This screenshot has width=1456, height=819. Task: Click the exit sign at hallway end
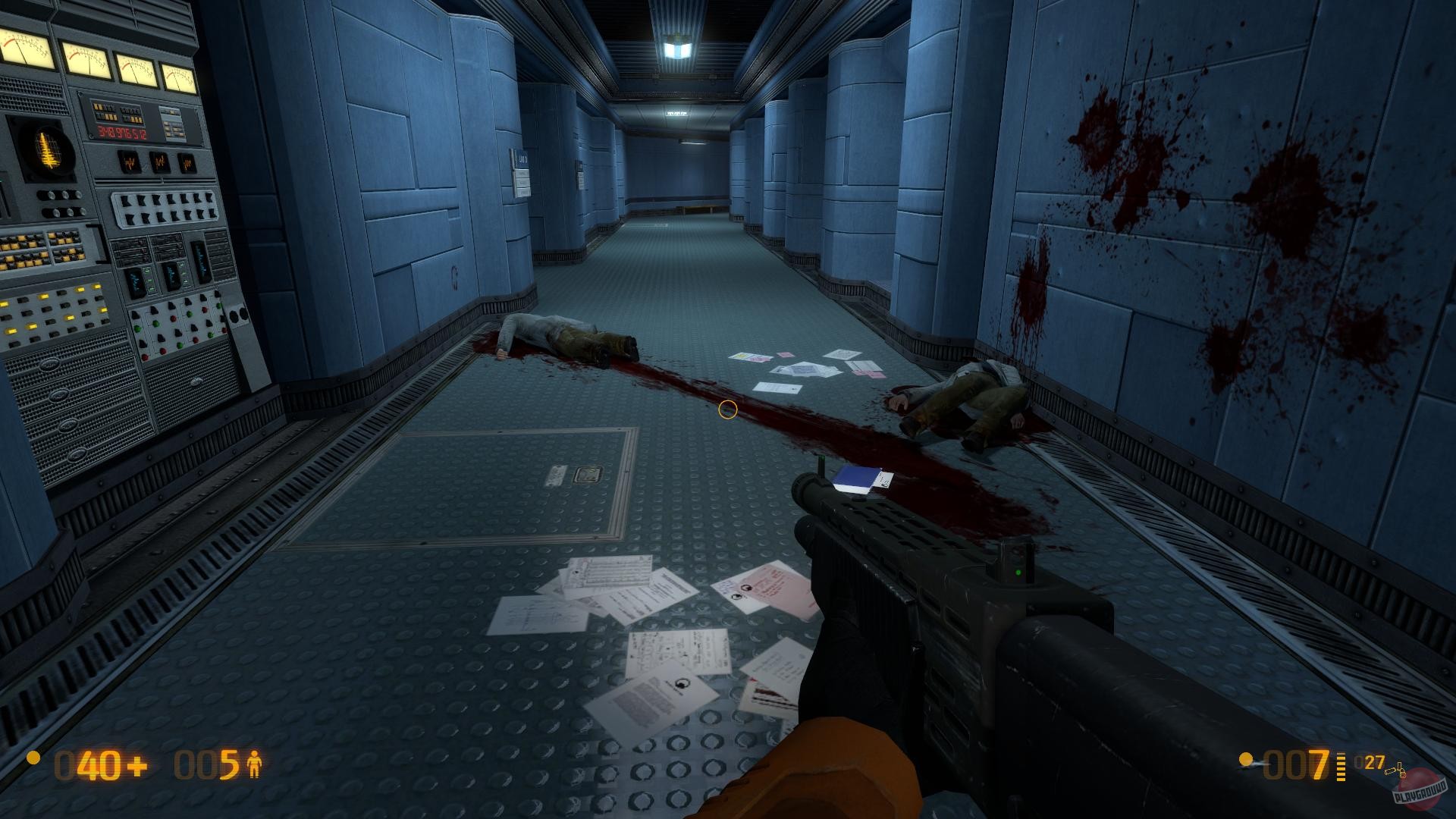coord(677,114)
